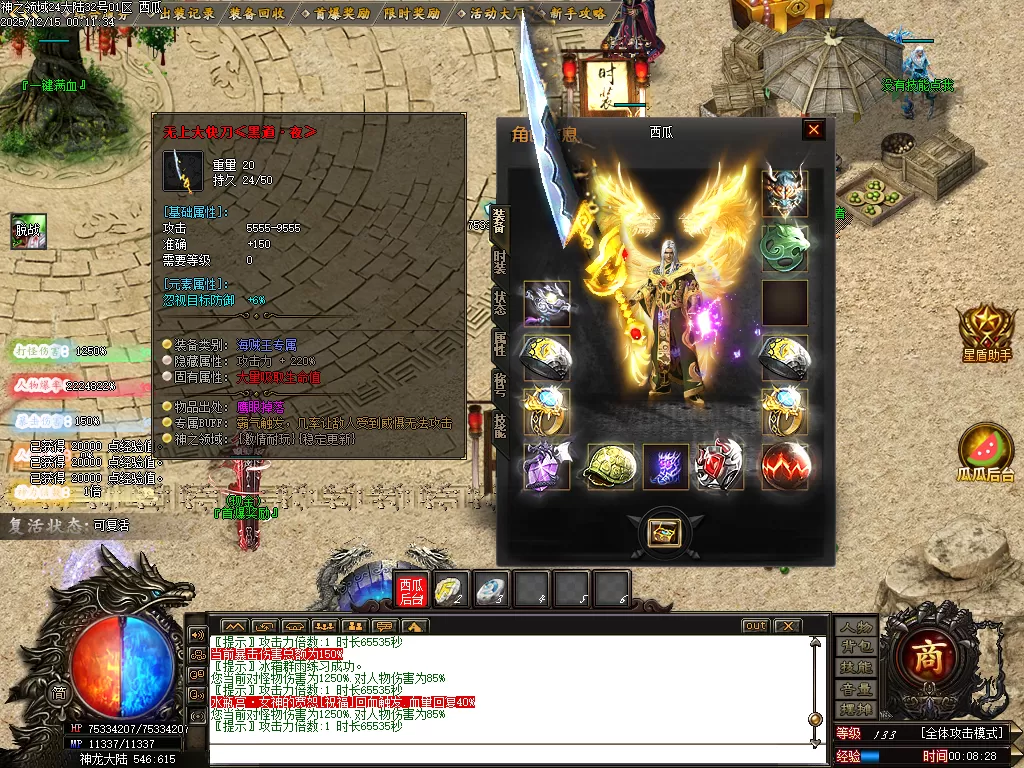Screen dimensions: 1024x768
Task: Click the green jade necklace slot
Action: point(785,247)
